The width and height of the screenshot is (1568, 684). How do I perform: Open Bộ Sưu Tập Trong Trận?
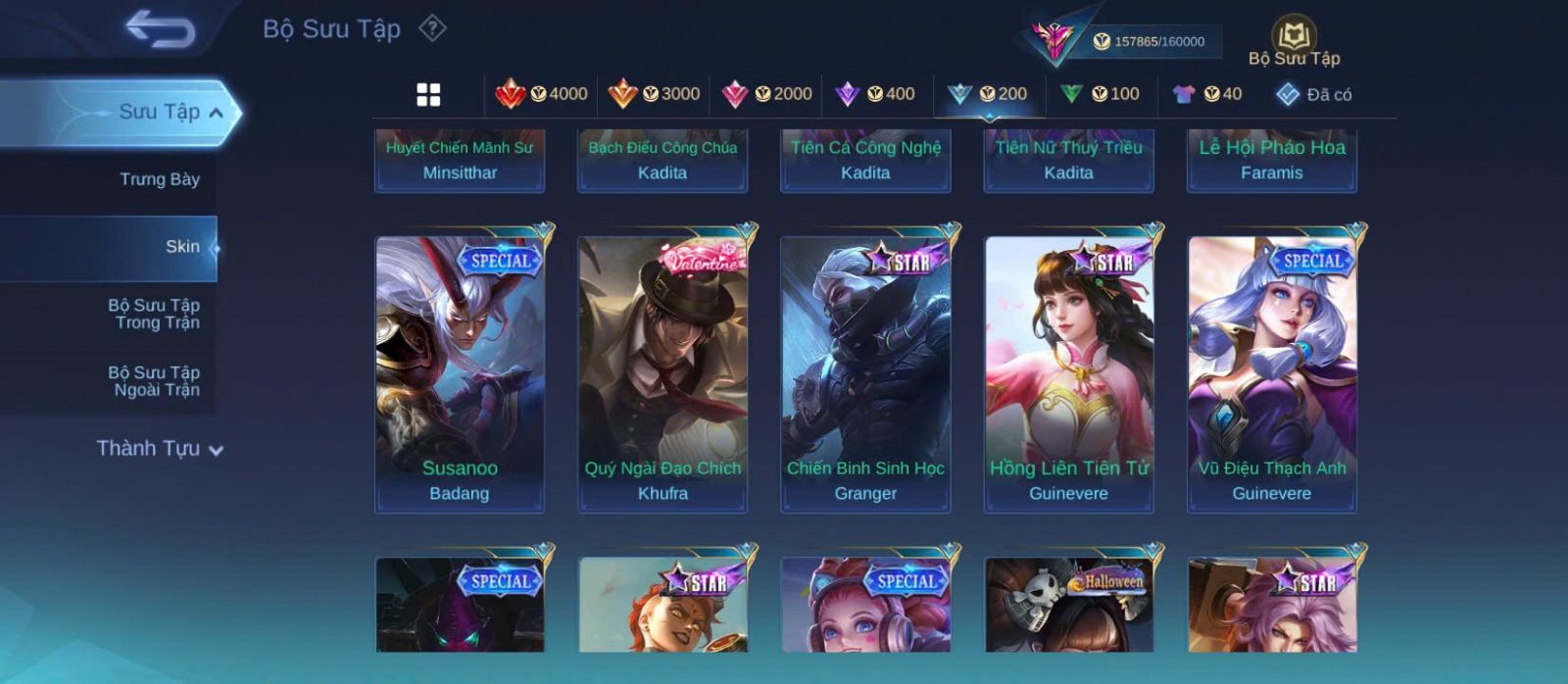coord(154,314)
